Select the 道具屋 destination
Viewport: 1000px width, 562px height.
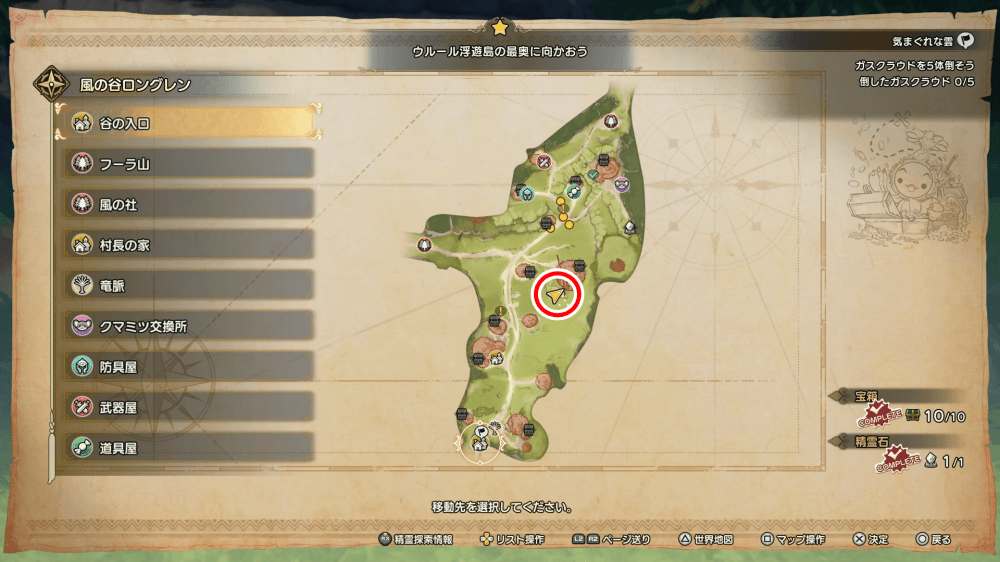(x=190, y=448)
